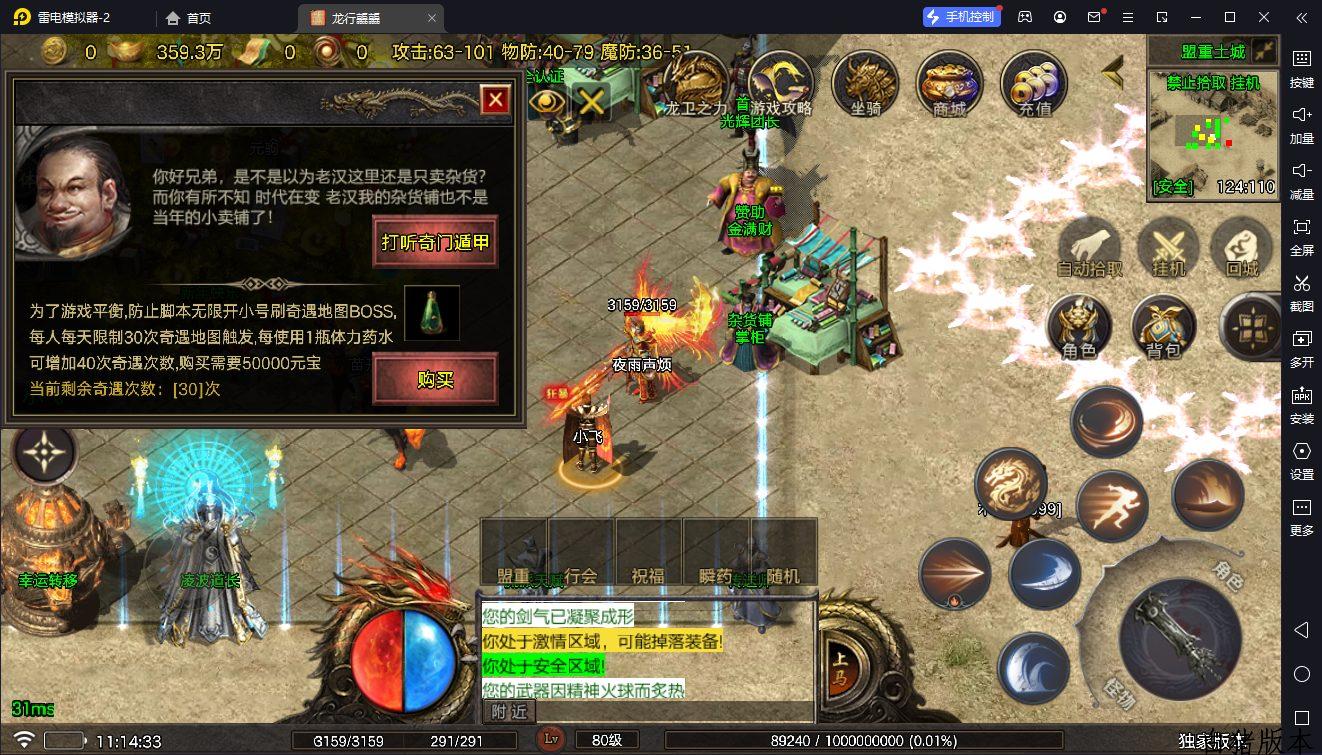
Task: Switch to the 附近 nearby chat tab
Action: (x=509, y=711)
